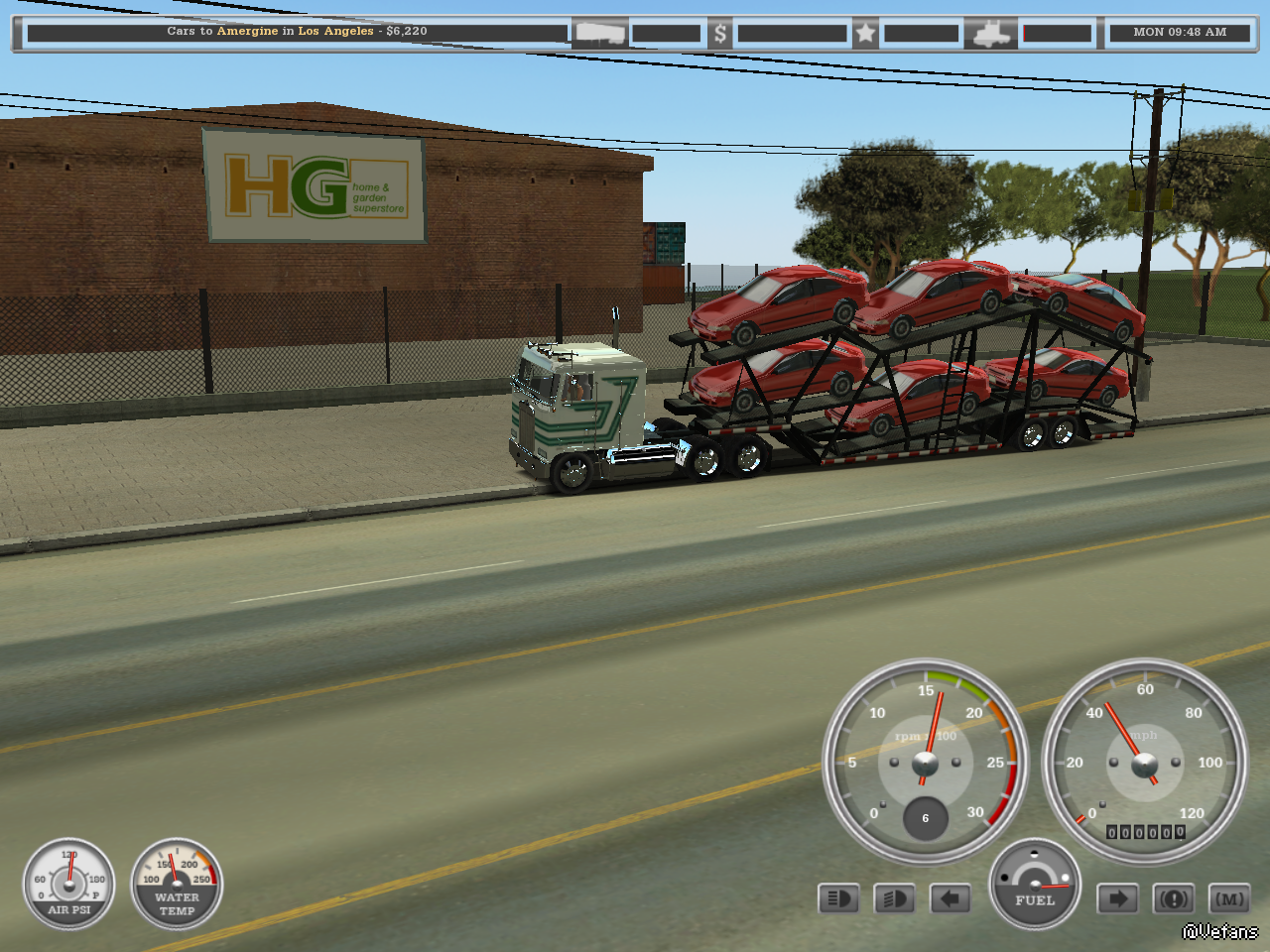Toggle the parking brake warning button
Image resolution: width=1270 pixels, height=952 pixels.
pyautogui.click(x=1174, y=899)
